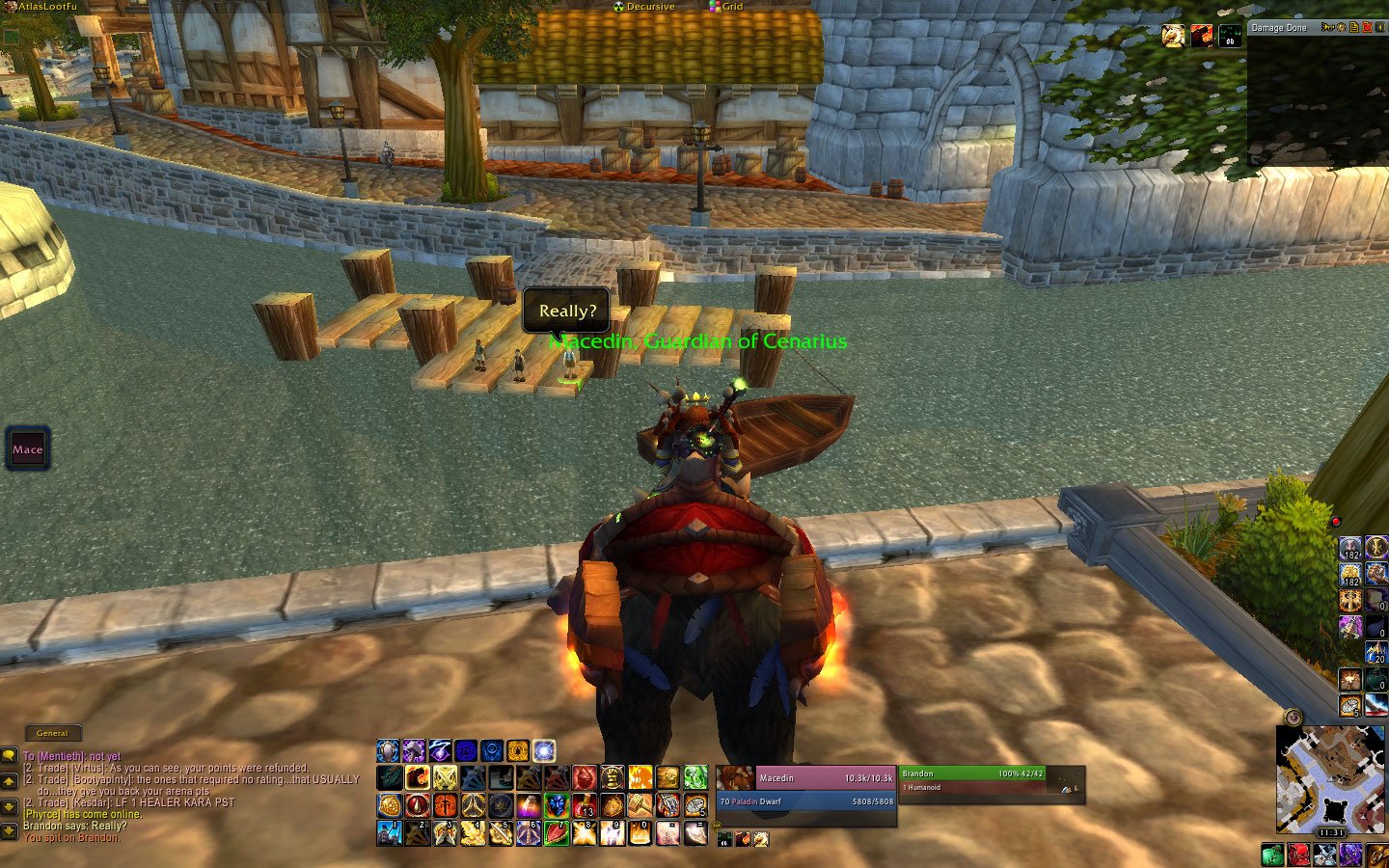The width and height of the screenshot is (1389, 868).
Task: Reset damage meter with the red icon
Action: pyautogui.click(x=1367, y=27)
